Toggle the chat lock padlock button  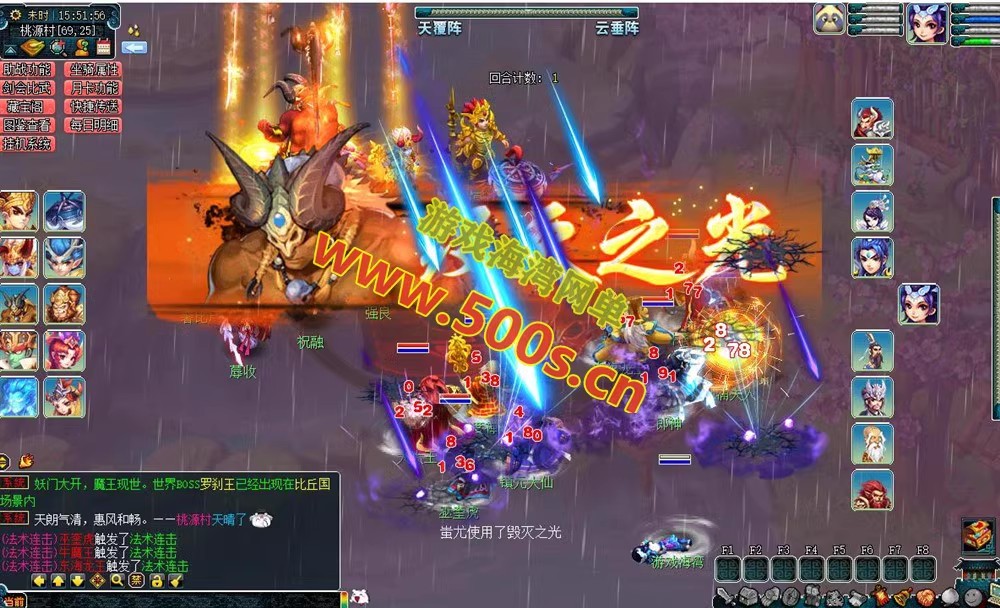click(156, 580)
